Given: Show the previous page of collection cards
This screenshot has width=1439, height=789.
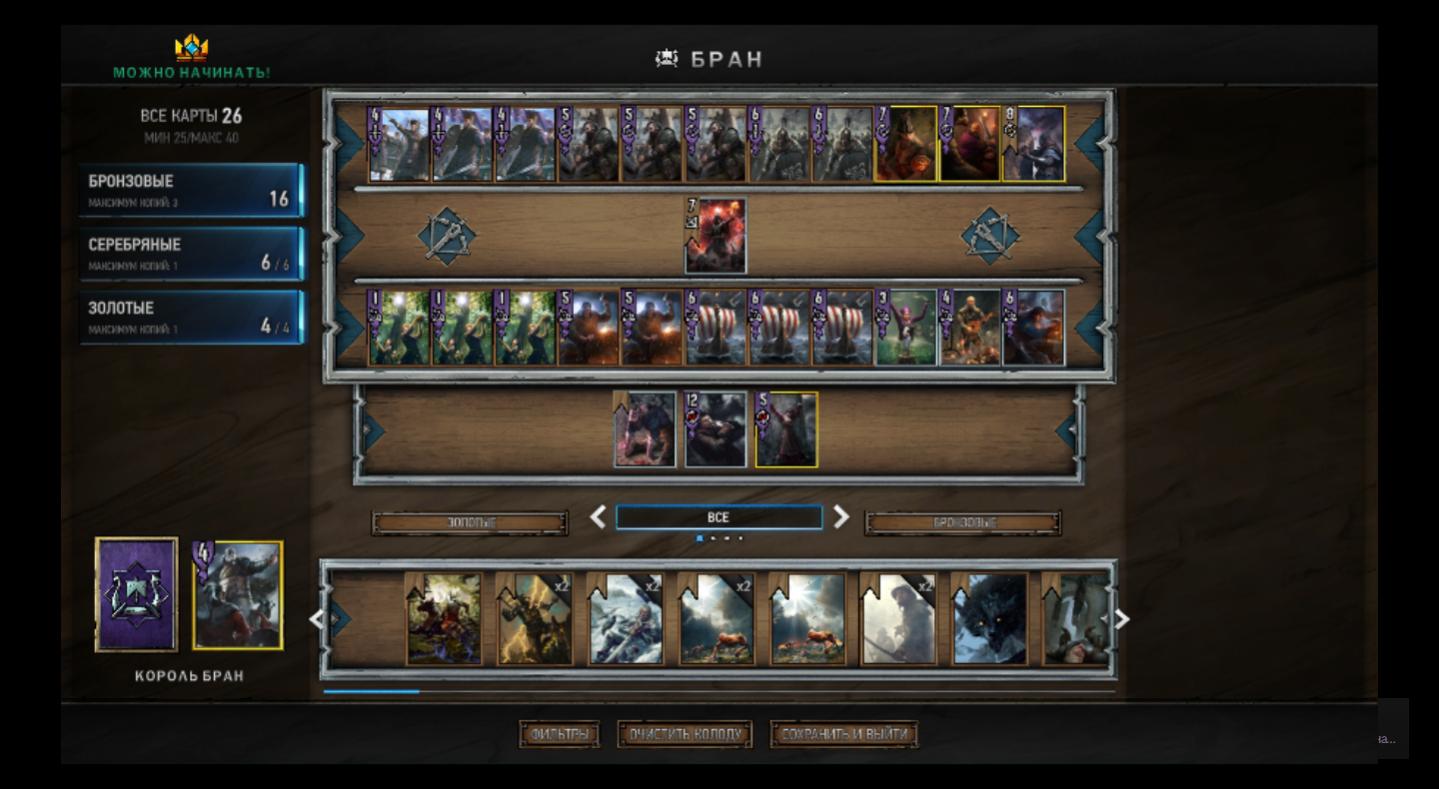Looking at the screenshot, I should pos(316,620).
